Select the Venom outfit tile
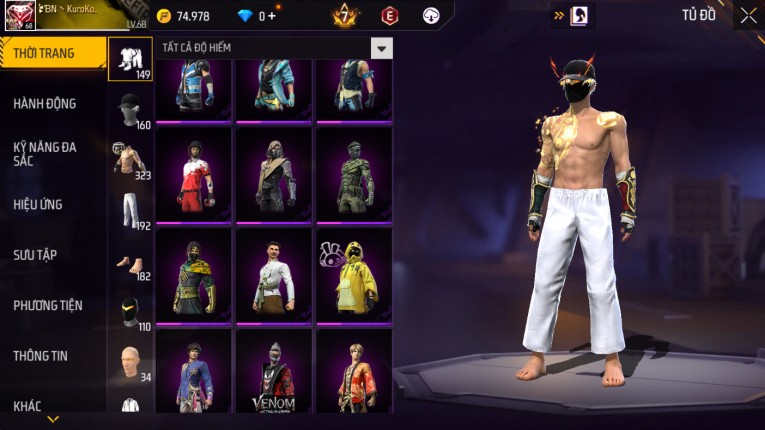765x430 pixels. pos(273,375)
